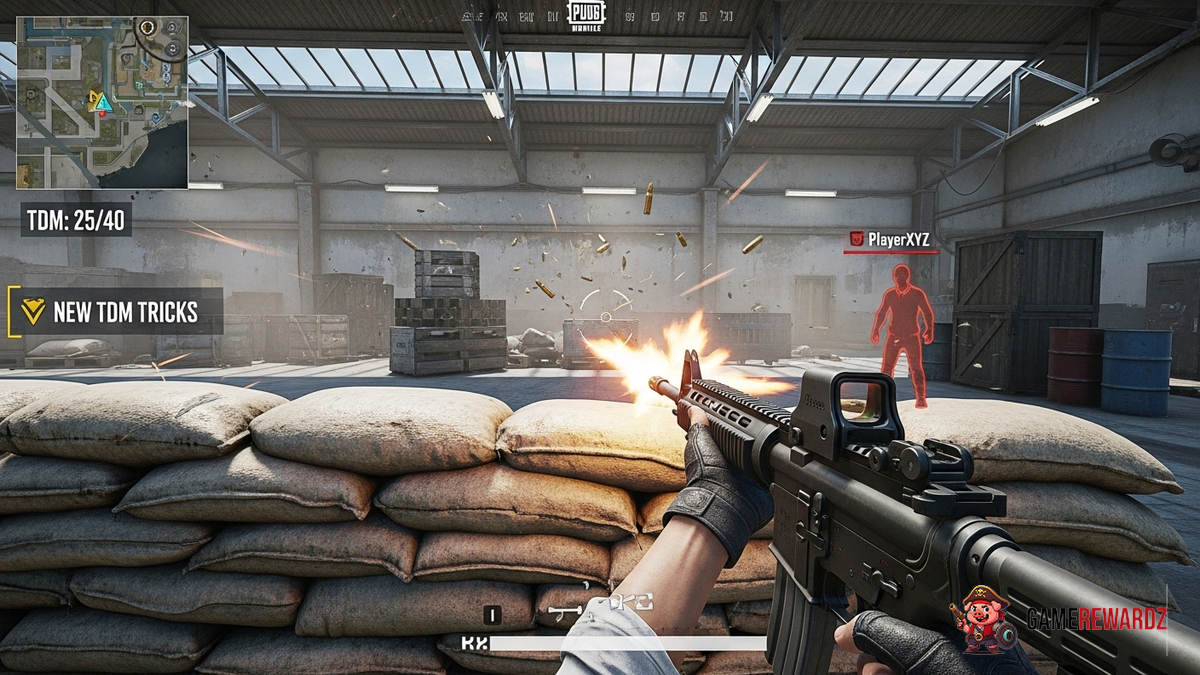Open the NEW TDM TRICKS banner
The width and height of the screenshot is (1200, 675).
115,312
